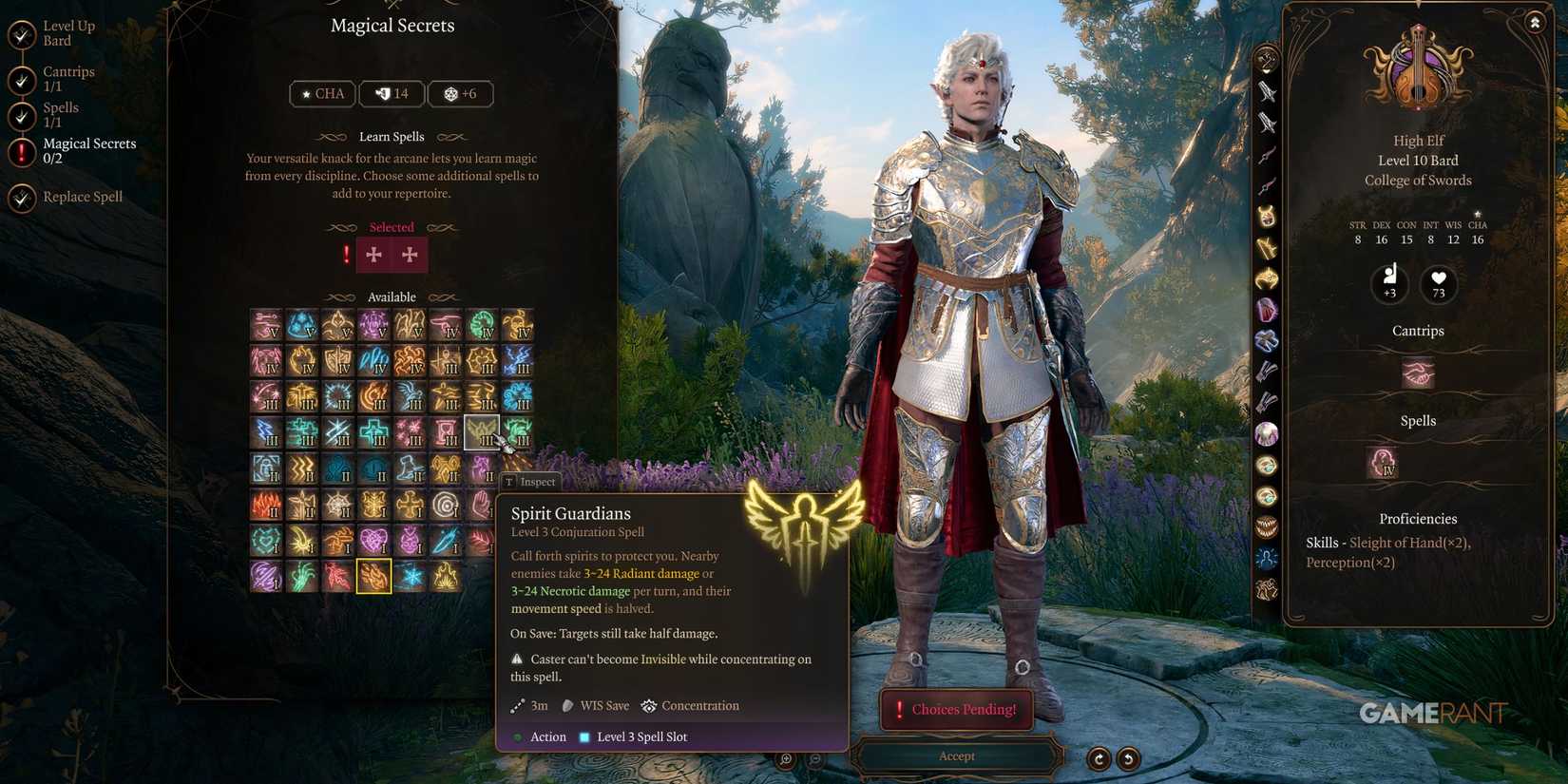Image resolution: width=1568 pixels, height=784 pixels.
Task: Click the bard lute emblem in the character sheet
Action: [1418, 71]
